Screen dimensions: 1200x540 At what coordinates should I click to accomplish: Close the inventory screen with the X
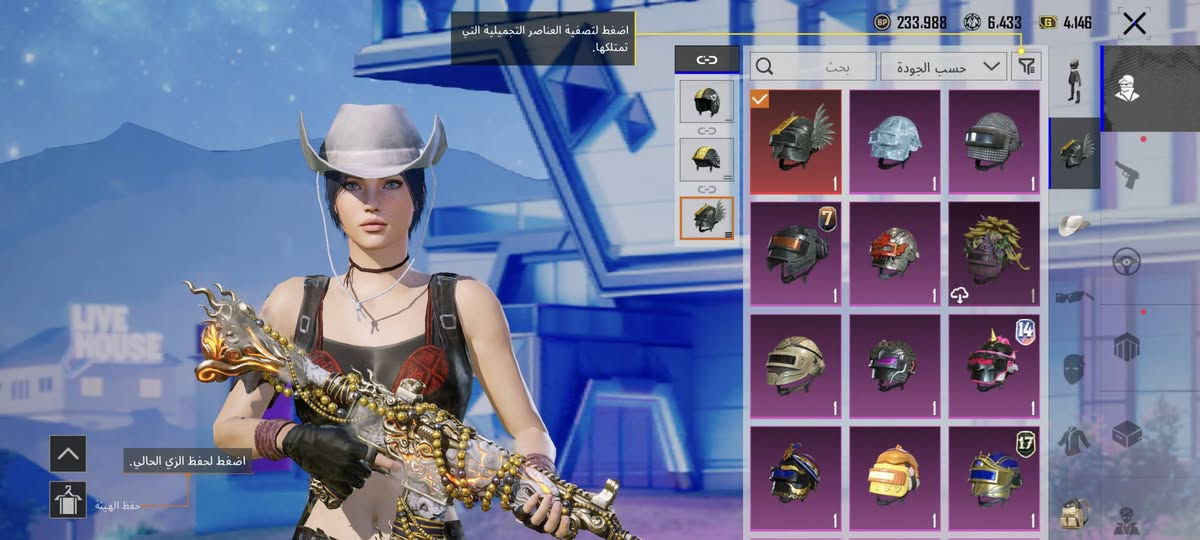1134,24
